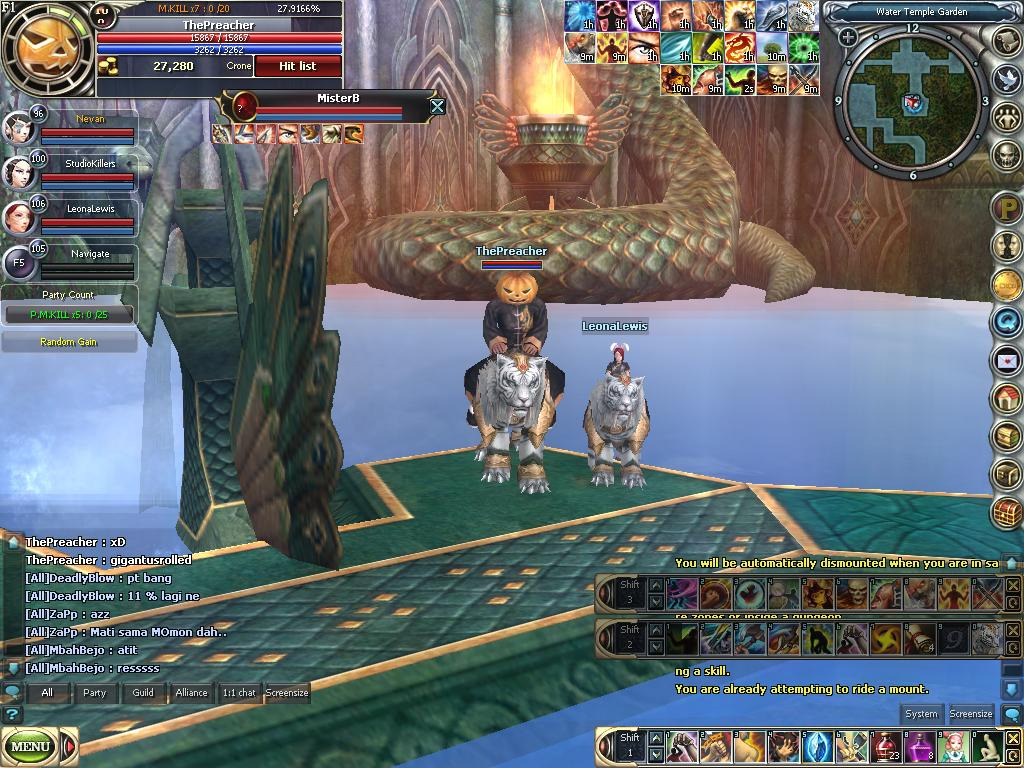Switch chat to the Party tab
The image size is (1024, 768).
[x=94, y=692]
